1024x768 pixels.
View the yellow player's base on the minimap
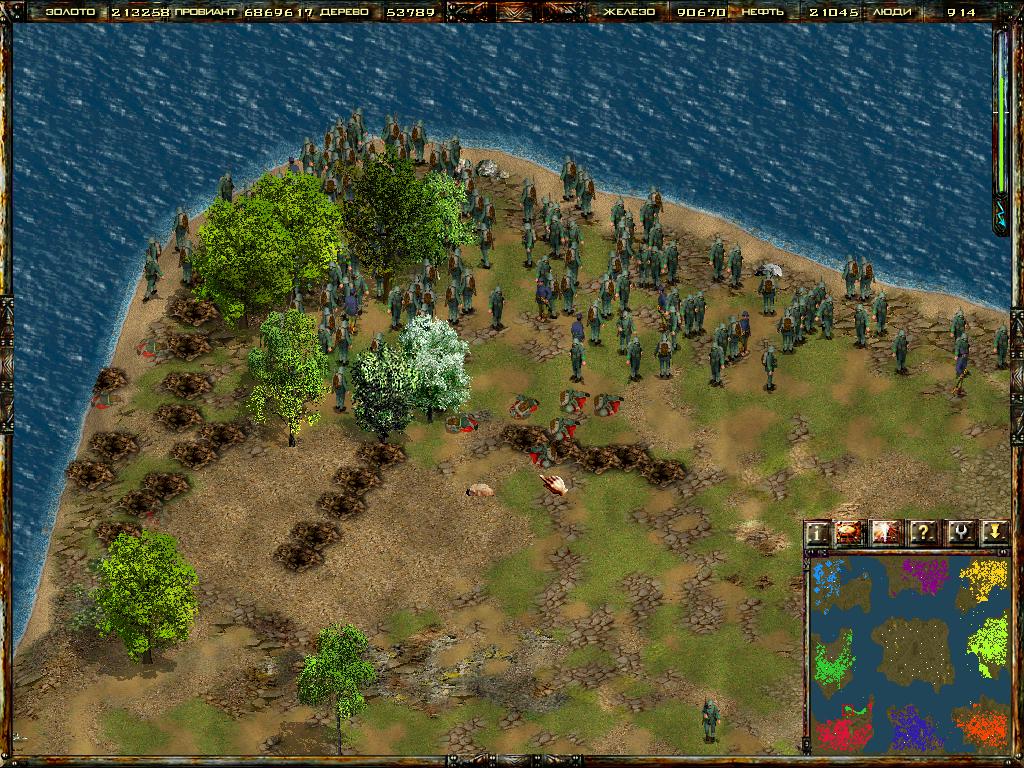pos(985,579)
